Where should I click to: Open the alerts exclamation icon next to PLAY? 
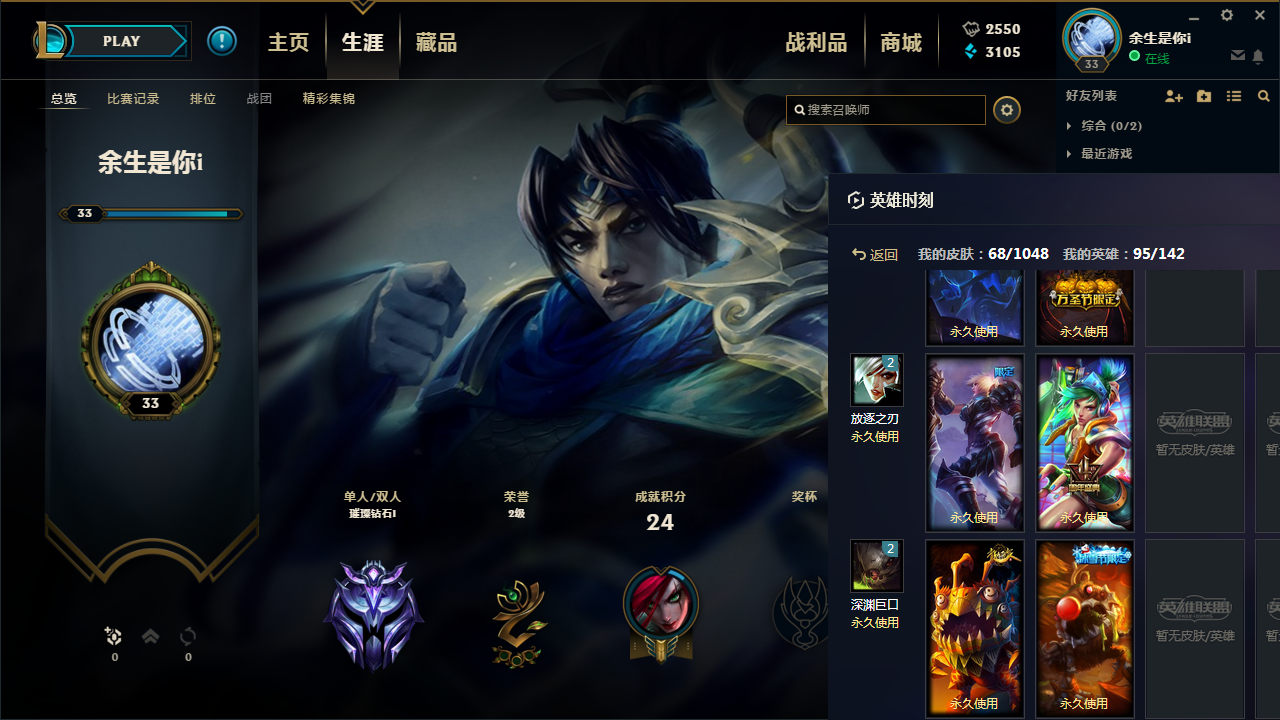(x=222, y=40)
